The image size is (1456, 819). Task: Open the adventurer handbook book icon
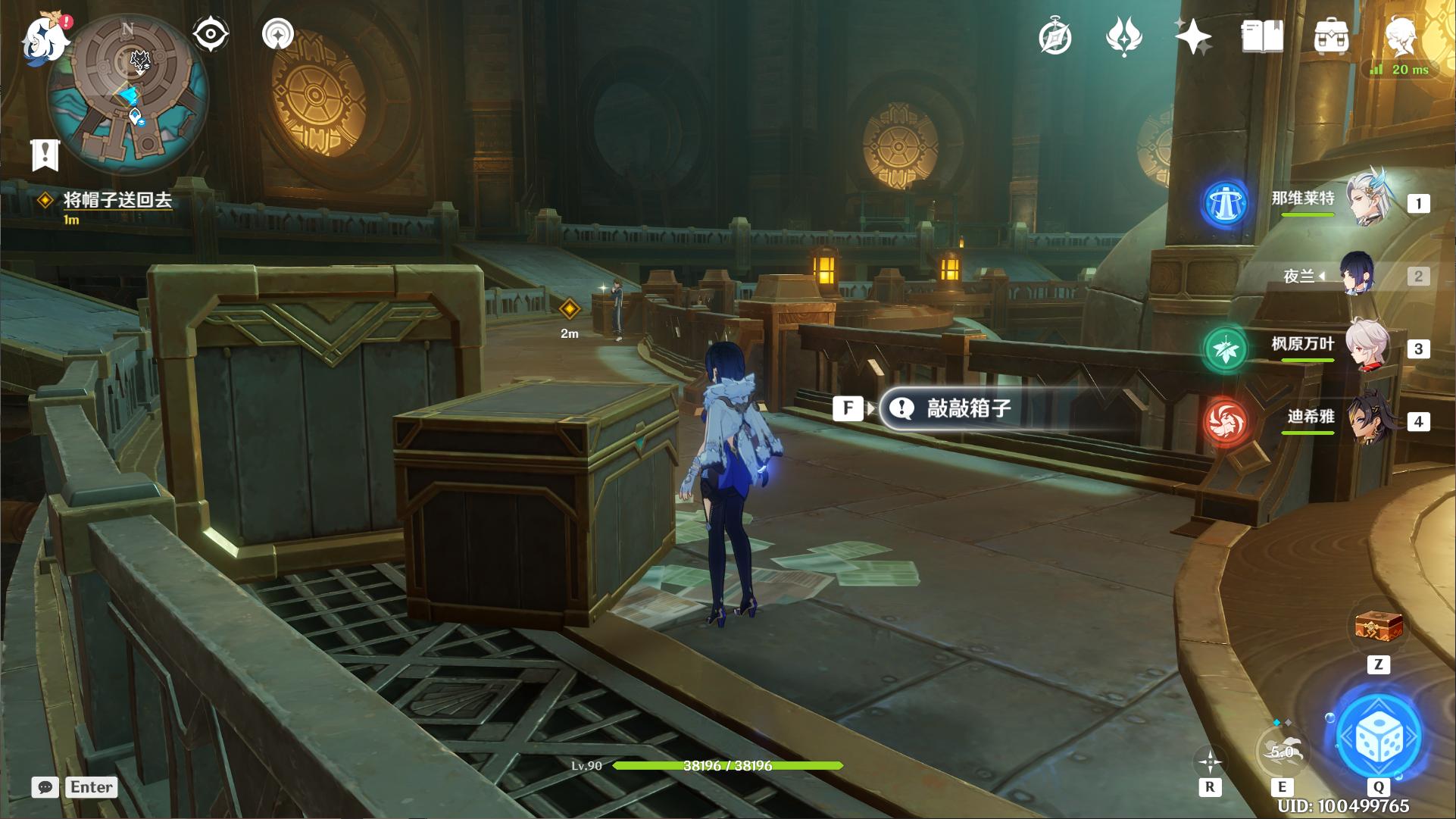point(1262,36)
